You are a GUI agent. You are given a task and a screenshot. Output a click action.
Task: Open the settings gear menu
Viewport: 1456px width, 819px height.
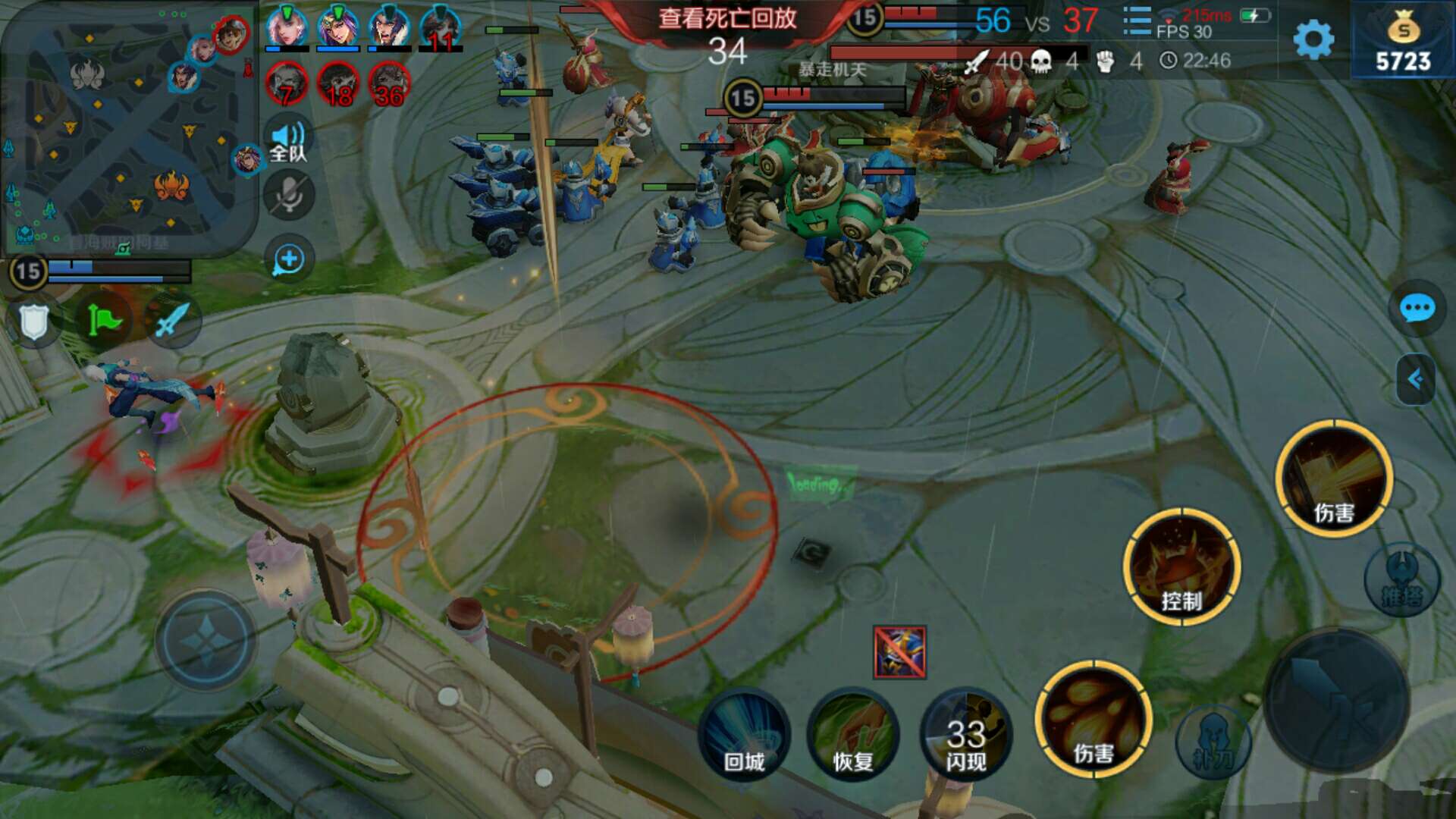[1313, 39]
